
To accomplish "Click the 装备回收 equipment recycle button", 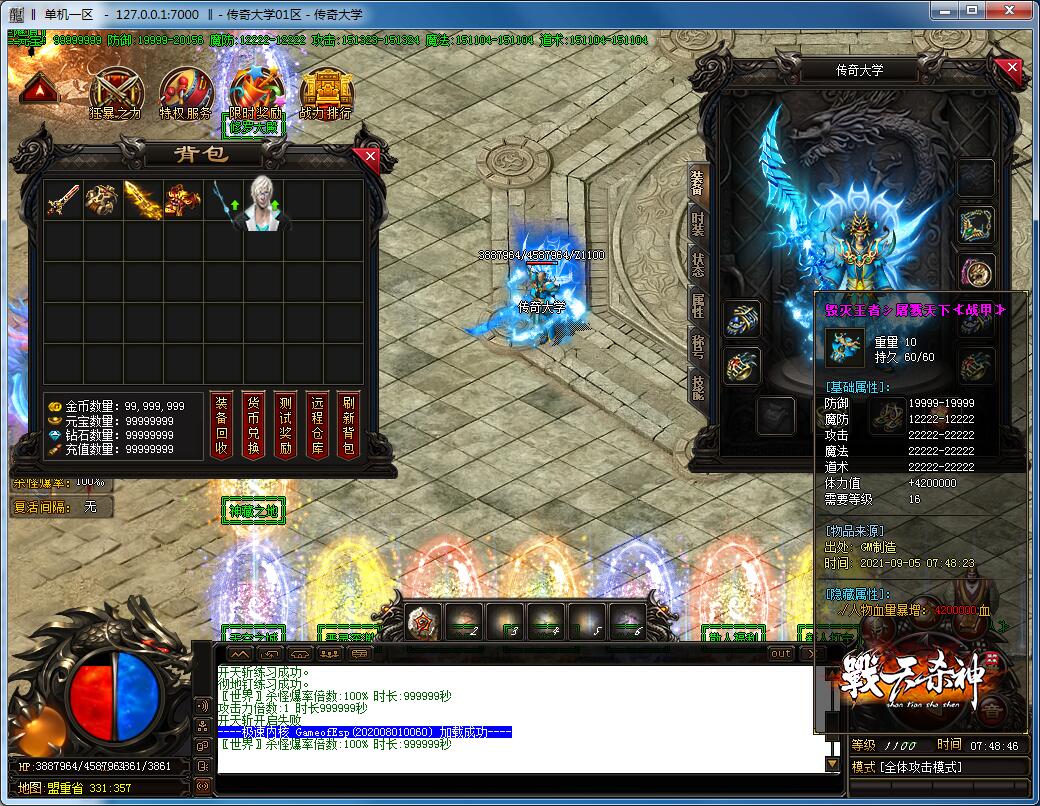I will [x=222, y=424].
